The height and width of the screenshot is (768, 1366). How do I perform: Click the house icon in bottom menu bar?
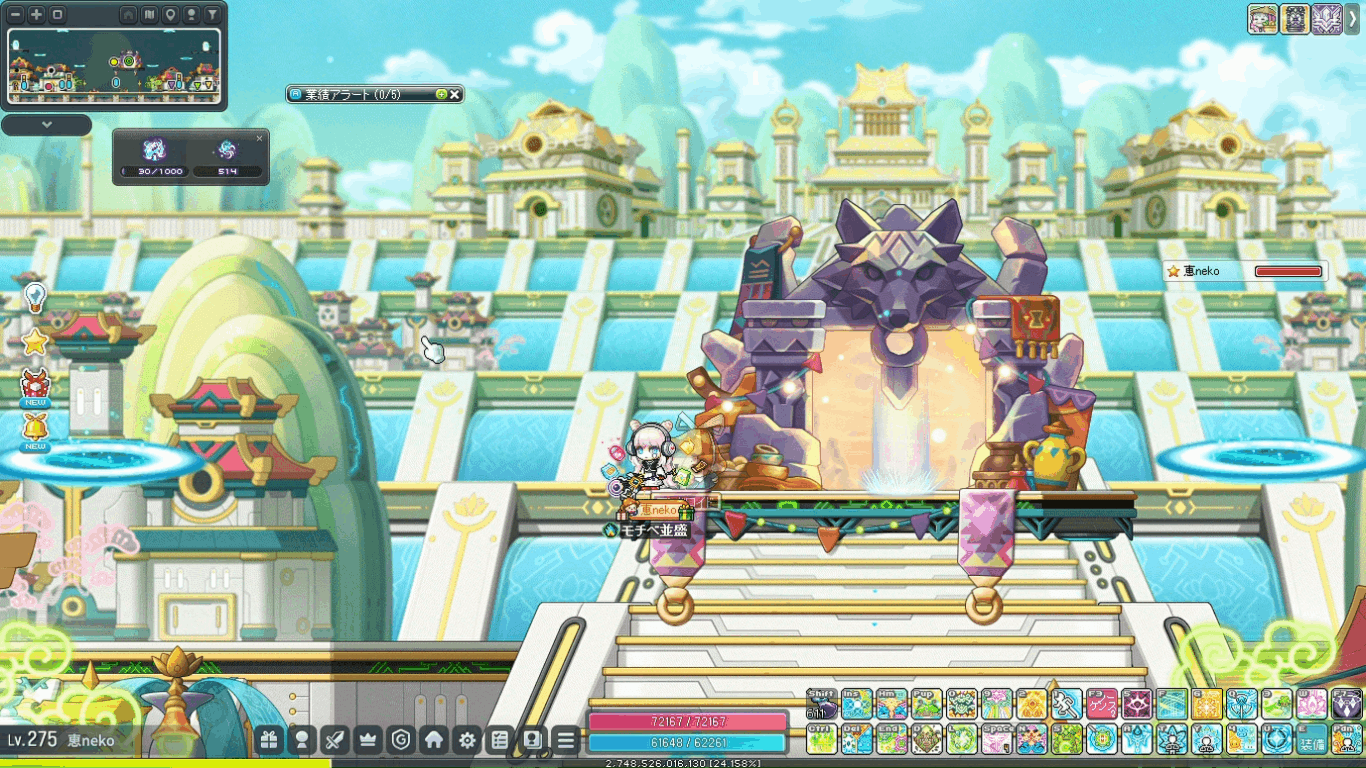point(434,740)
